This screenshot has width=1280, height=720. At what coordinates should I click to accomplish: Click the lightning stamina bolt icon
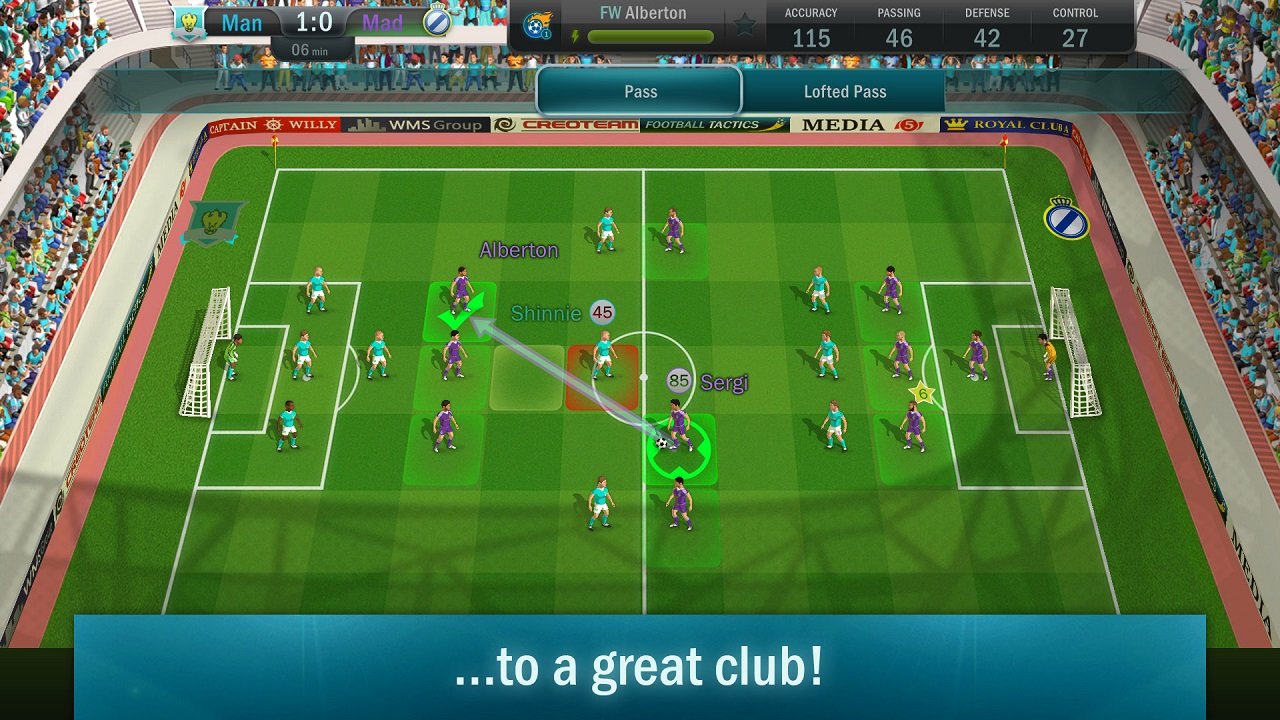(x=576, y=36)
